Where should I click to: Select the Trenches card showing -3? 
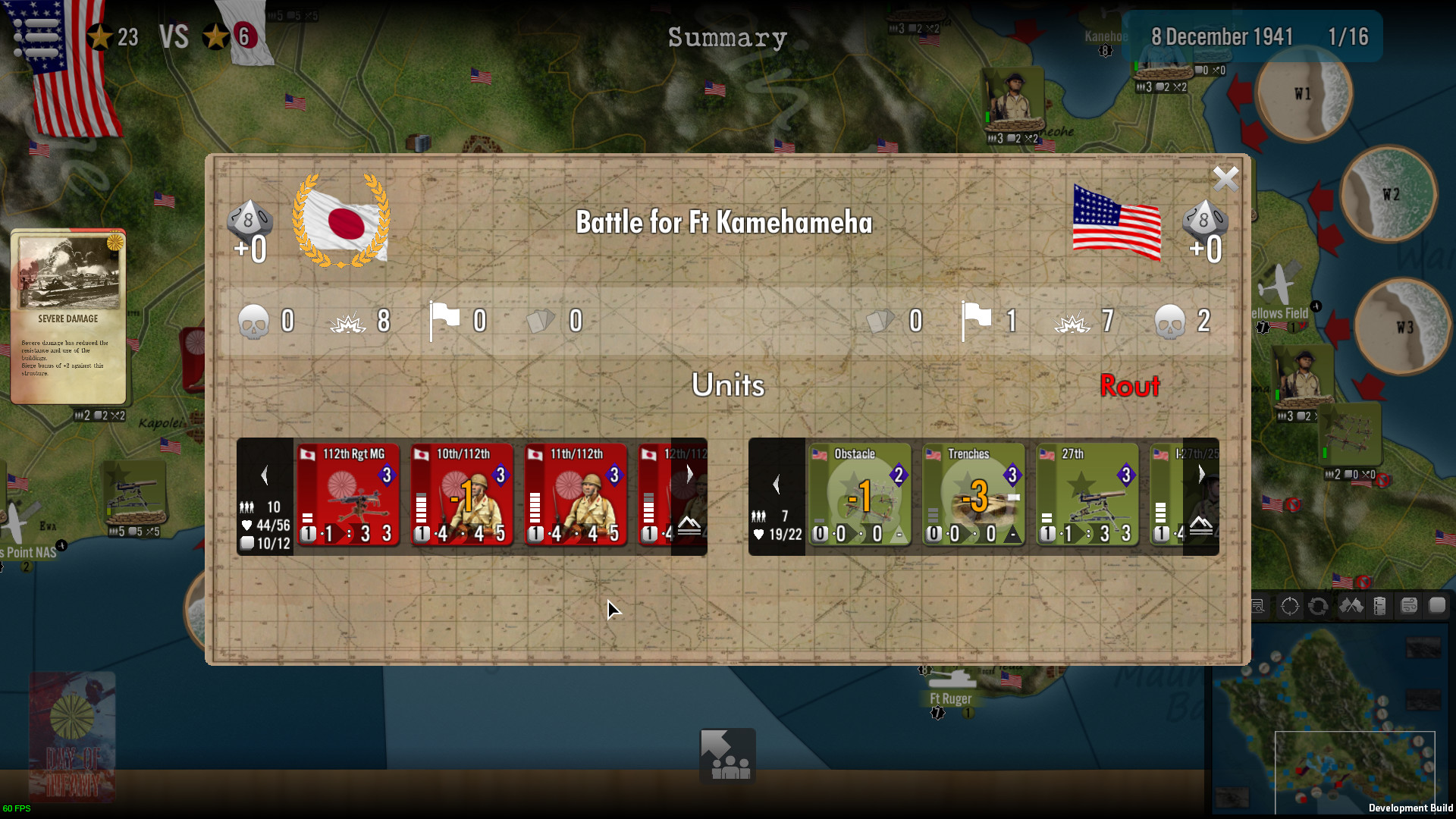coord(974,495)
